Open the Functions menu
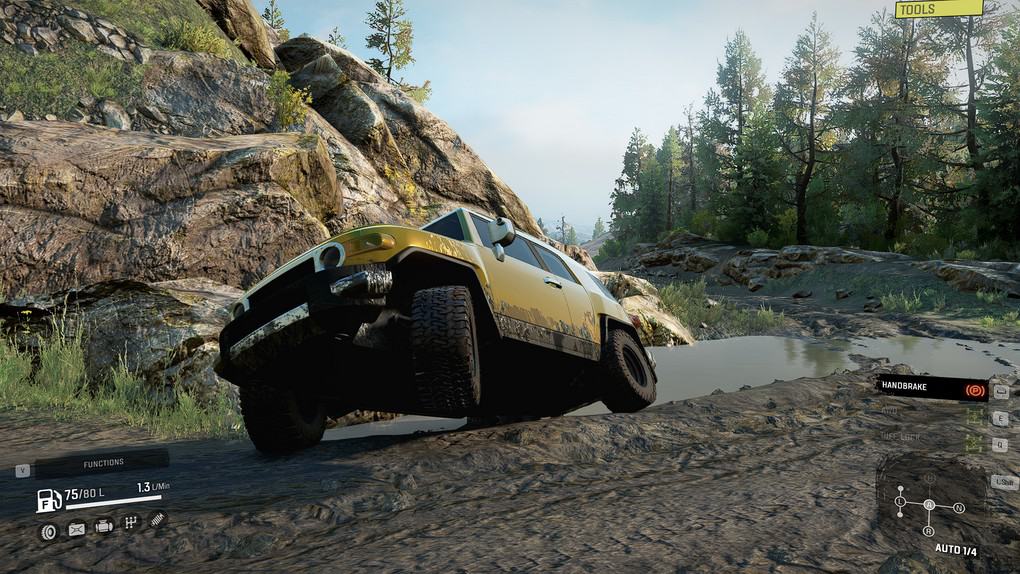This screenshot has height=574, width=1020. coord(102,463)
